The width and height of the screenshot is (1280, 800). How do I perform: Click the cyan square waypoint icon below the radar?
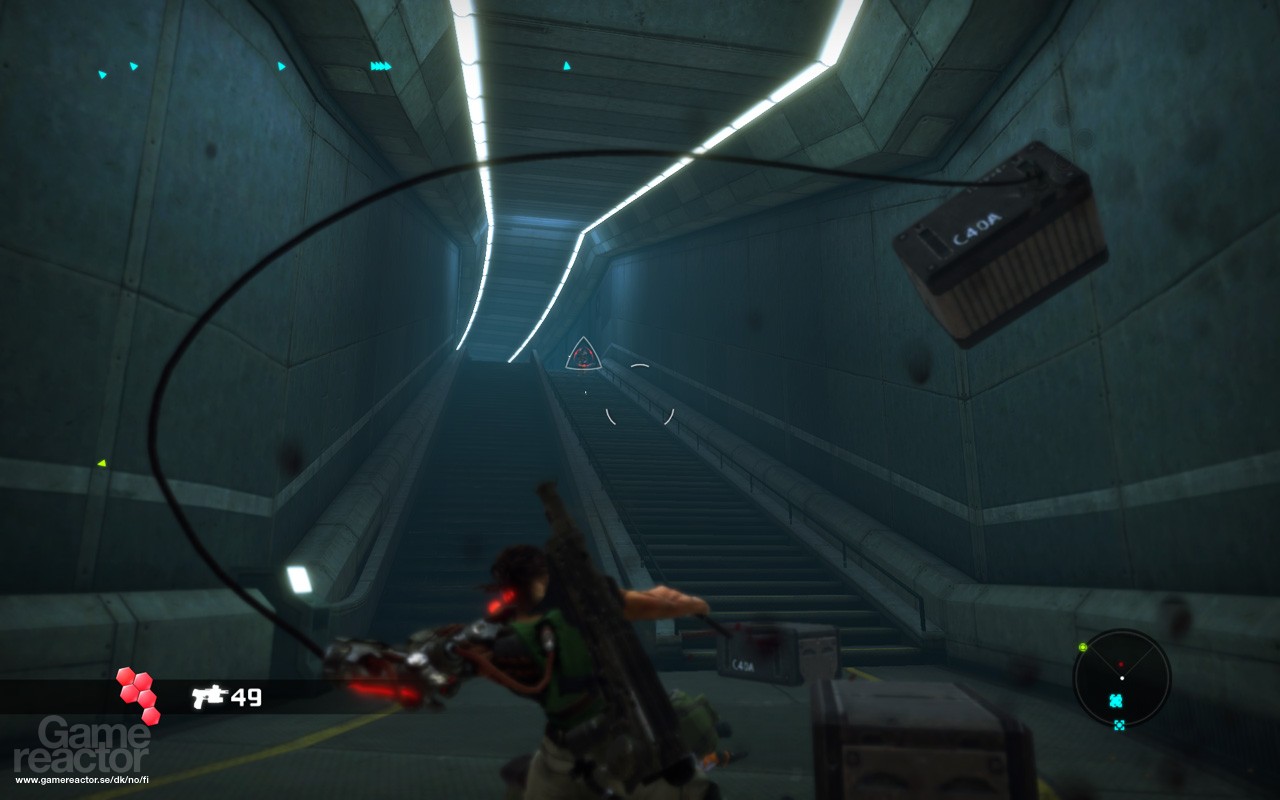point(1119,725)
